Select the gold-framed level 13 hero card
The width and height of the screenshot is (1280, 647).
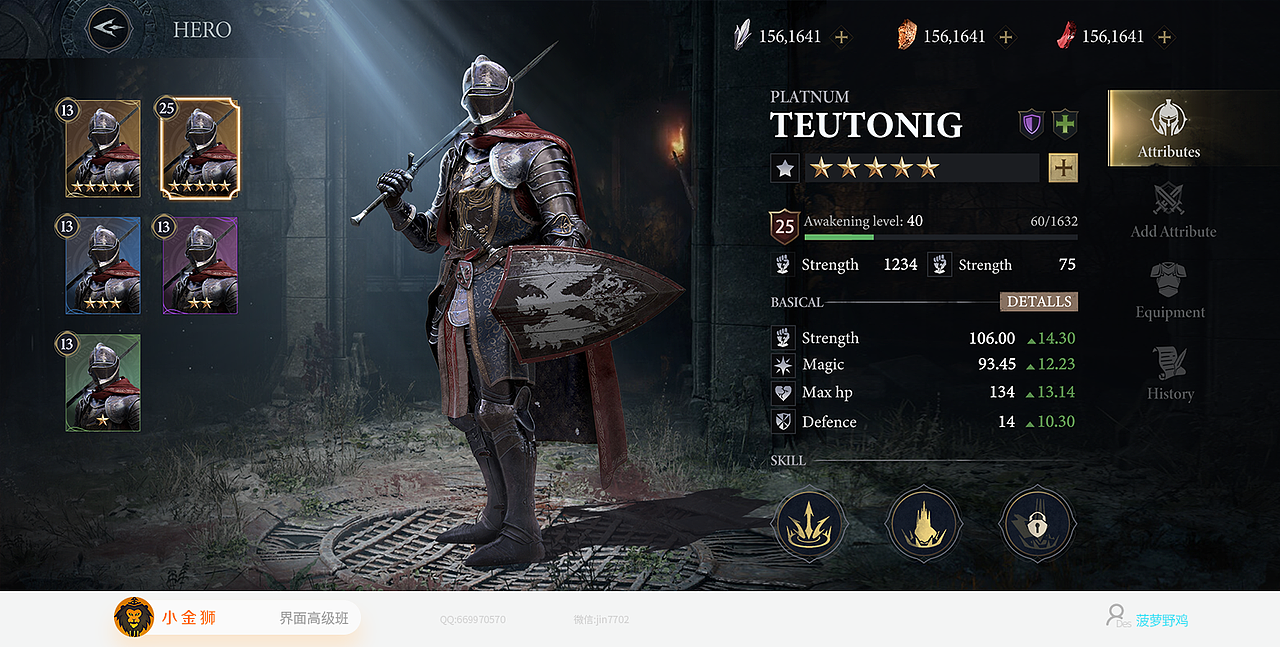click(x=102, y=148)
